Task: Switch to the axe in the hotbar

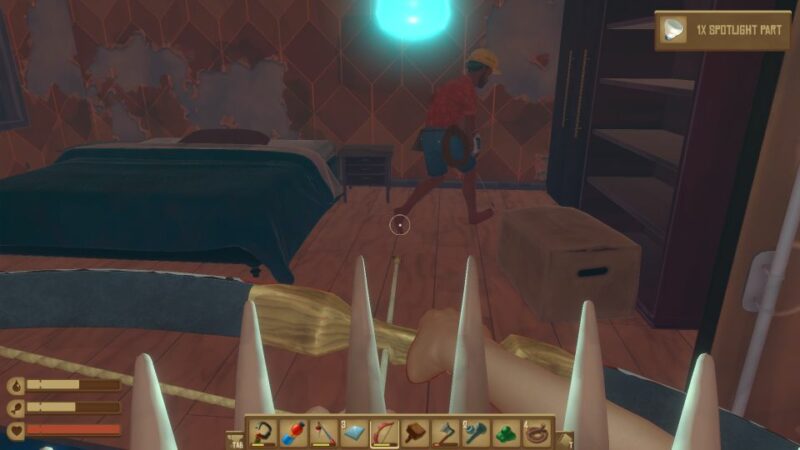Action: click(x=444, y=433)
